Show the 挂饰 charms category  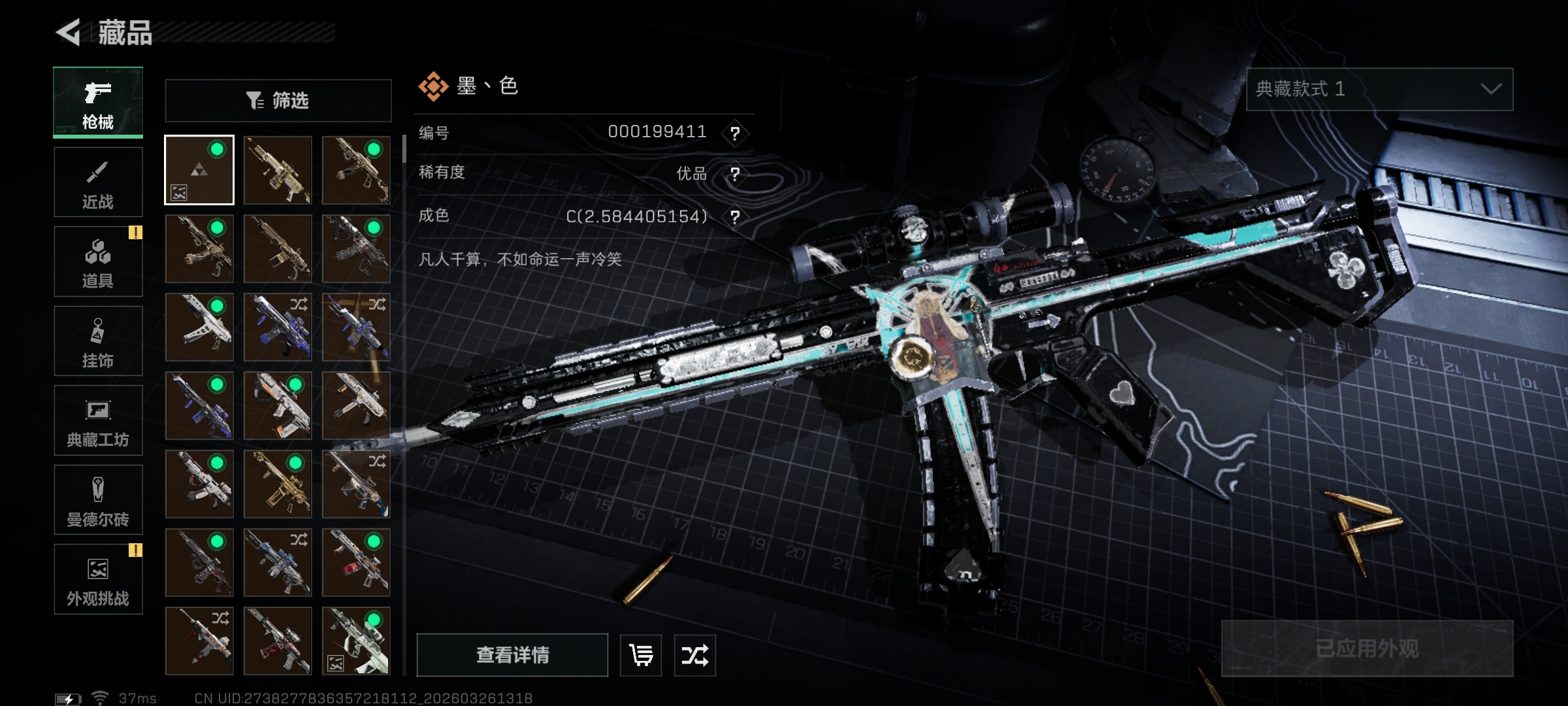pos(98,341)
